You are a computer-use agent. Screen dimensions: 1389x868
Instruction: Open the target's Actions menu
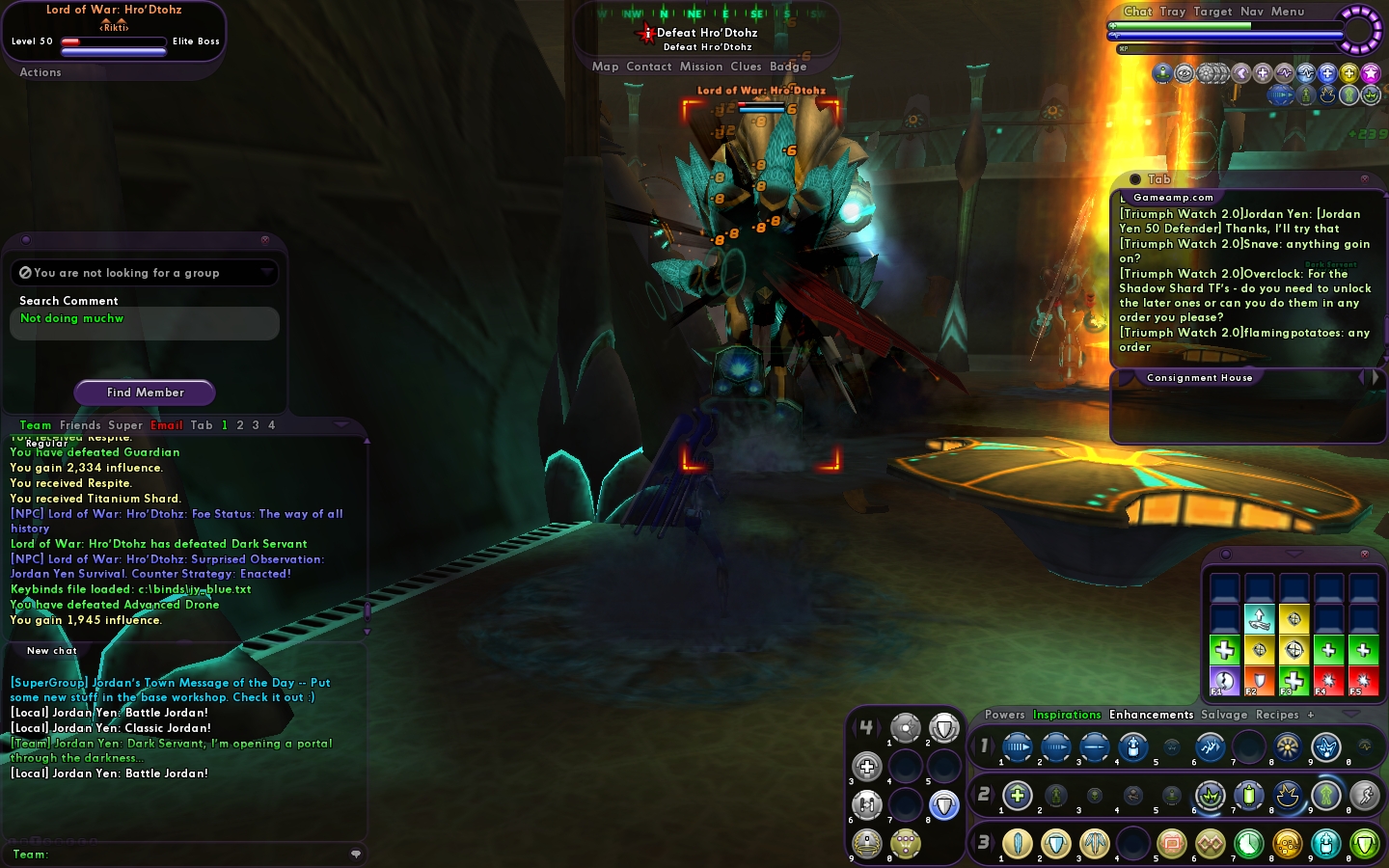point(41,72)
